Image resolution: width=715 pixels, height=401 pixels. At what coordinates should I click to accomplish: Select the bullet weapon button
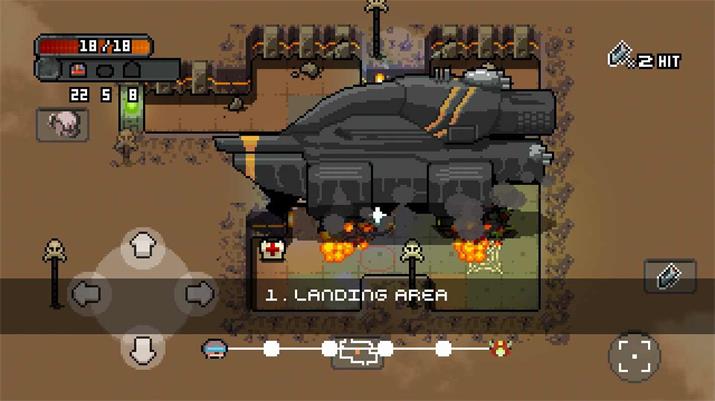tap(669, 275)
